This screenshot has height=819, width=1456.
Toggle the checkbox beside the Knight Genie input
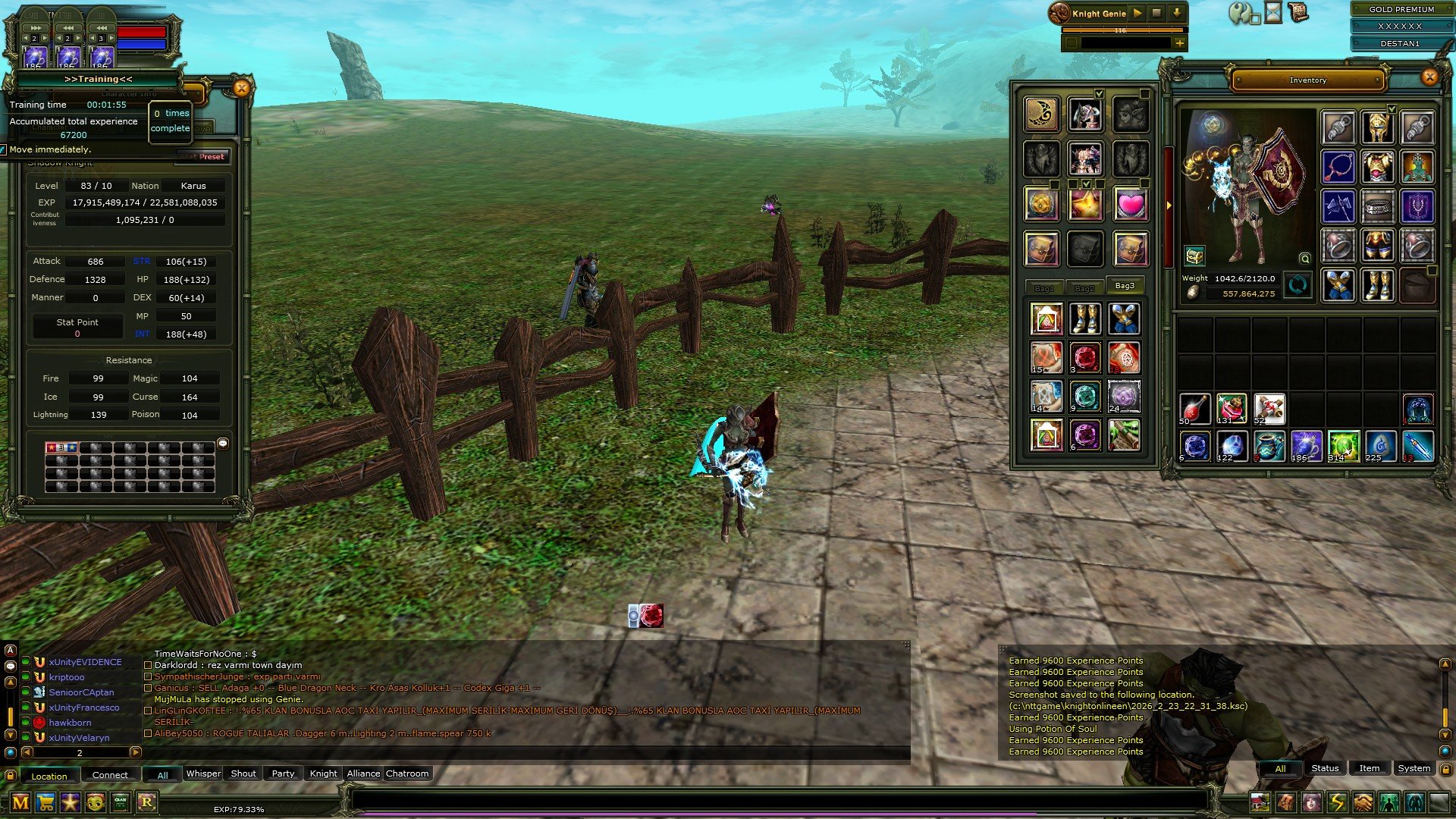click(1072, 42)
